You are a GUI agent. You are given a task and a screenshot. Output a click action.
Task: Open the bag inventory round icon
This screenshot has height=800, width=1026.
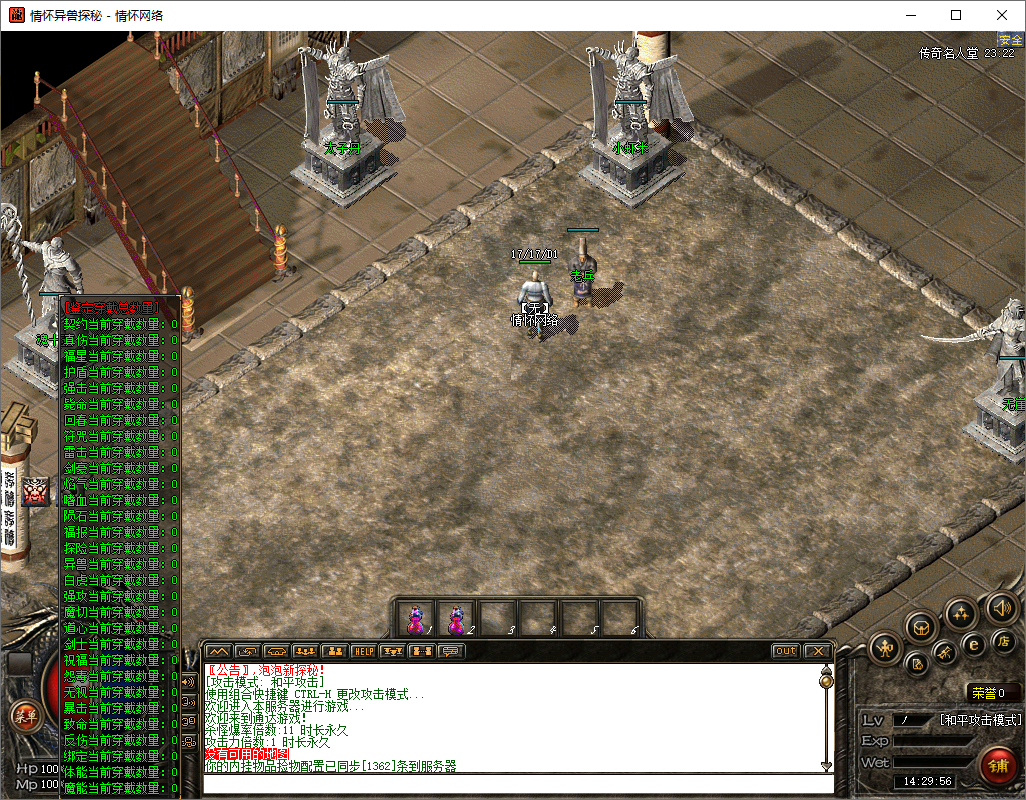pyautogui.click(x=922, y=627)
